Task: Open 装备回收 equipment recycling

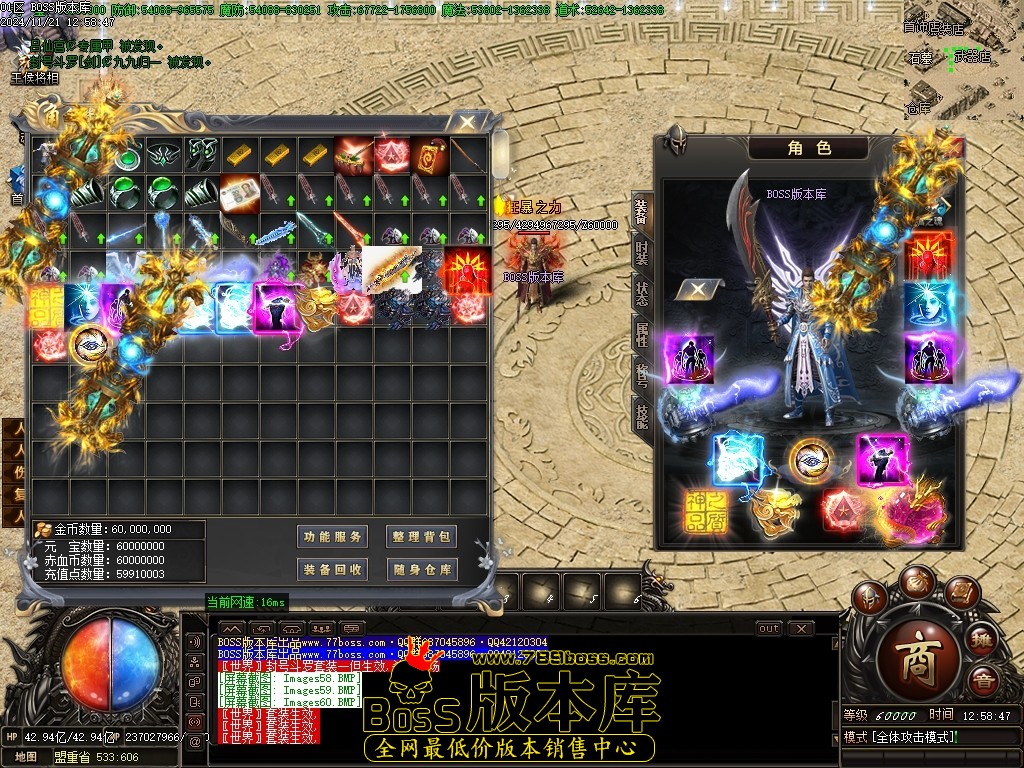Action: point(334,569)
